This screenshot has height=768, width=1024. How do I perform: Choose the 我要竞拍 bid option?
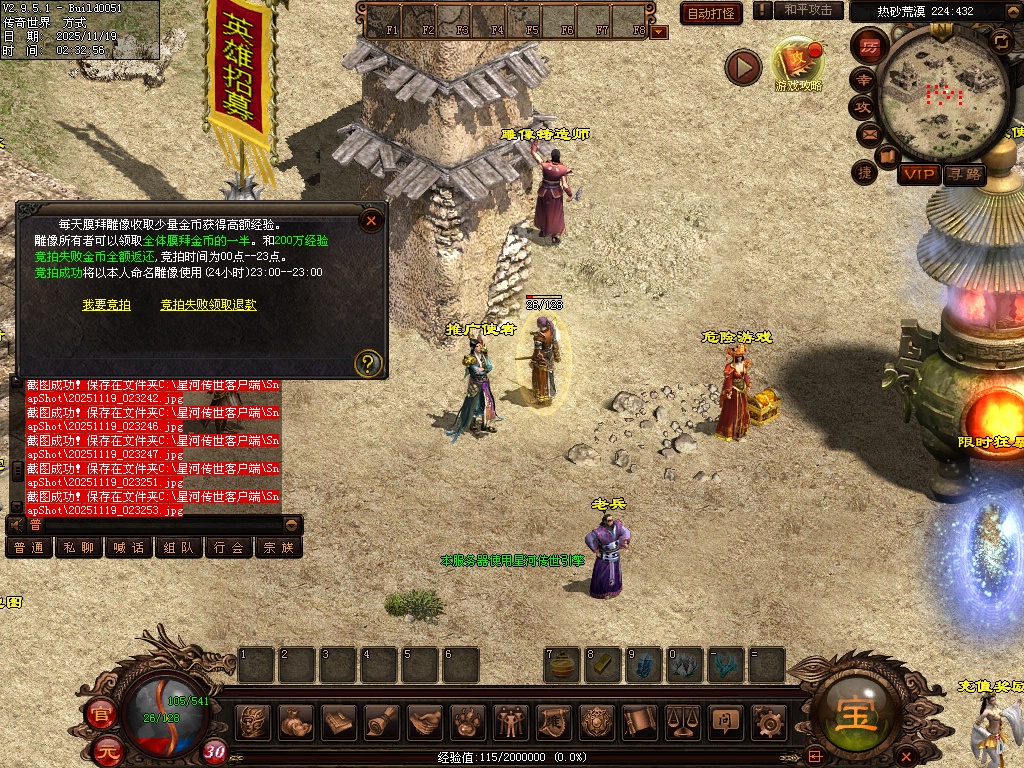coord(106,305)
